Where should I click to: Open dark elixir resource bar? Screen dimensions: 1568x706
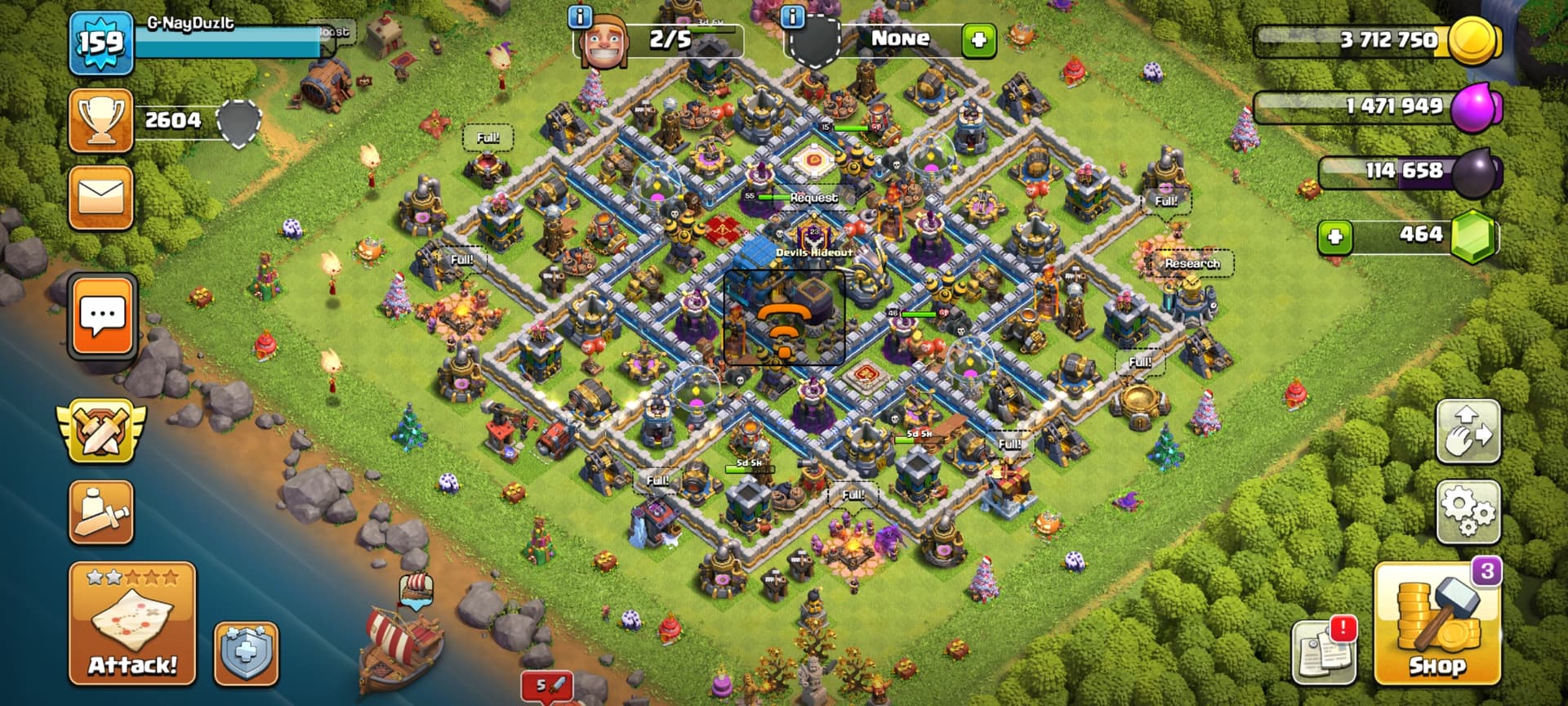pyautogui.click(x=1408, y=171)
